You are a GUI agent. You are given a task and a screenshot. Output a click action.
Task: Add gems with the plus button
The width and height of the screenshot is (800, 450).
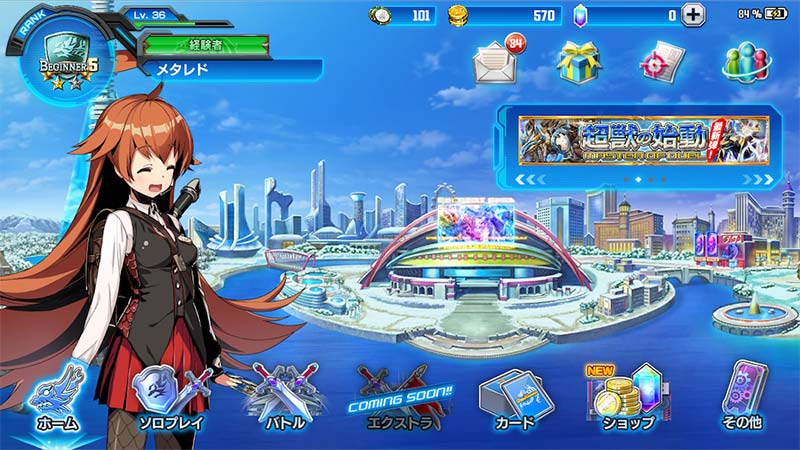tap(693, 15)
